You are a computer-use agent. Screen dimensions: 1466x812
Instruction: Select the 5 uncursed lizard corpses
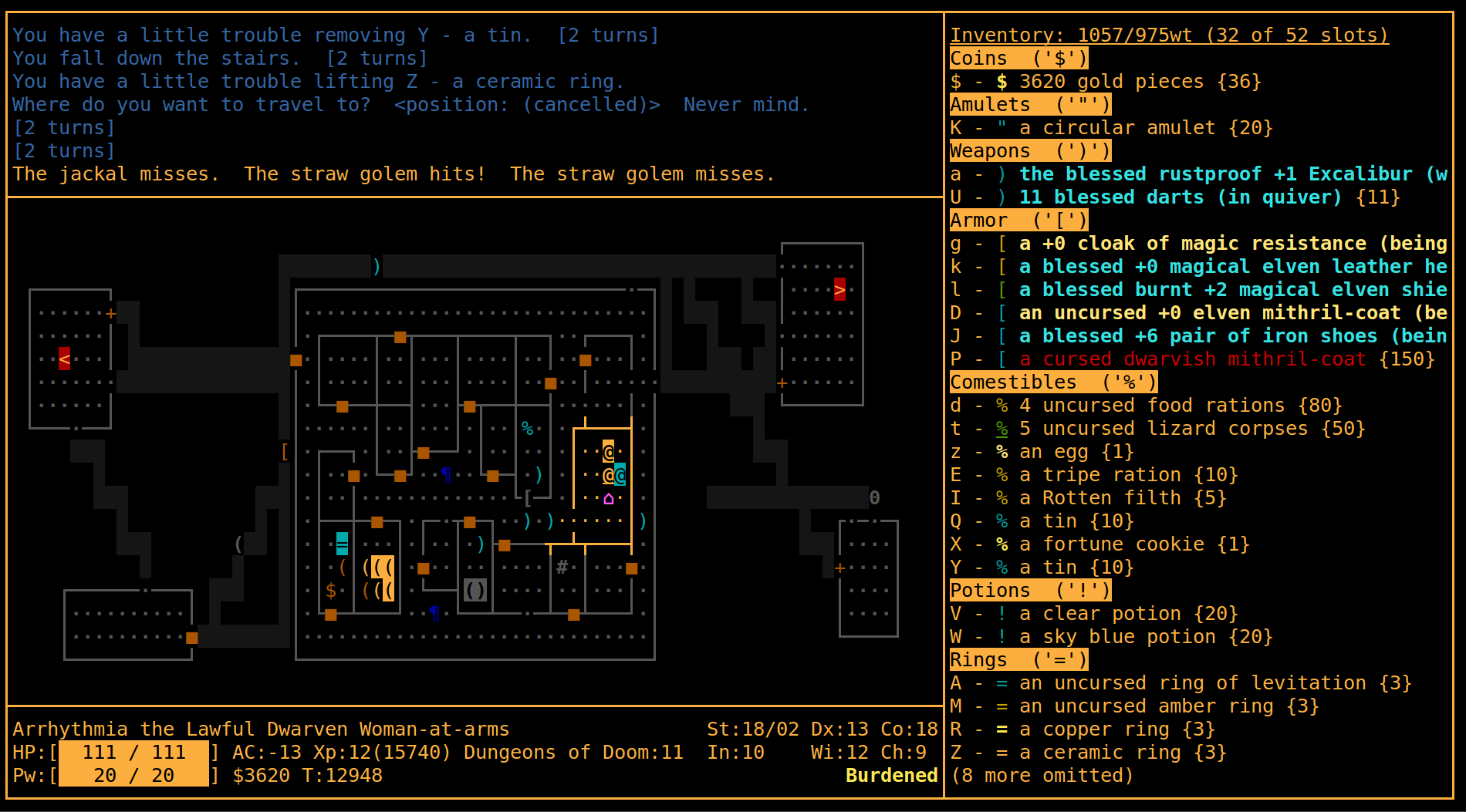click(x=1157, y=429)
